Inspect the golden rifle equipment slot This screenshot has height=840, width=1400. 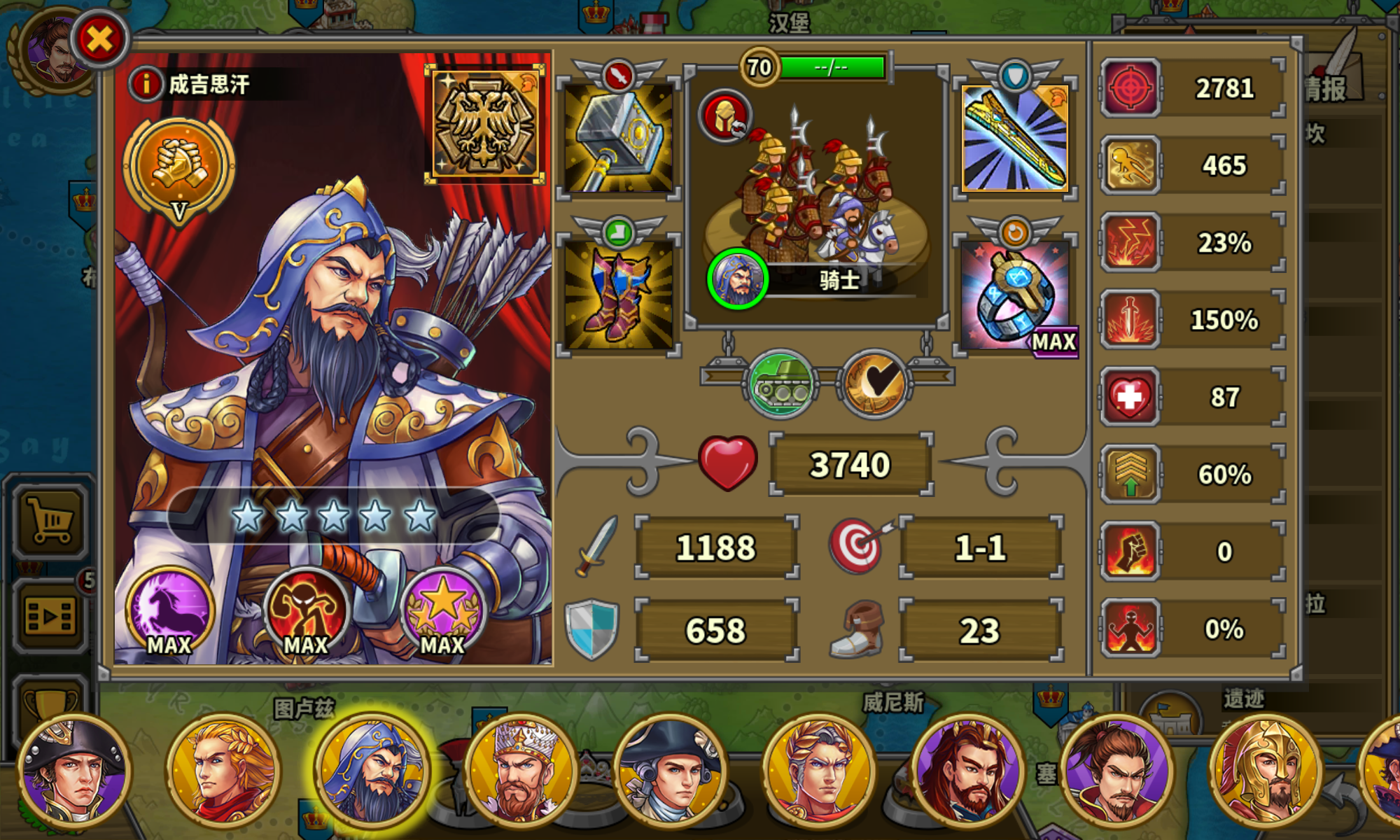click(x=1015, y=138)
